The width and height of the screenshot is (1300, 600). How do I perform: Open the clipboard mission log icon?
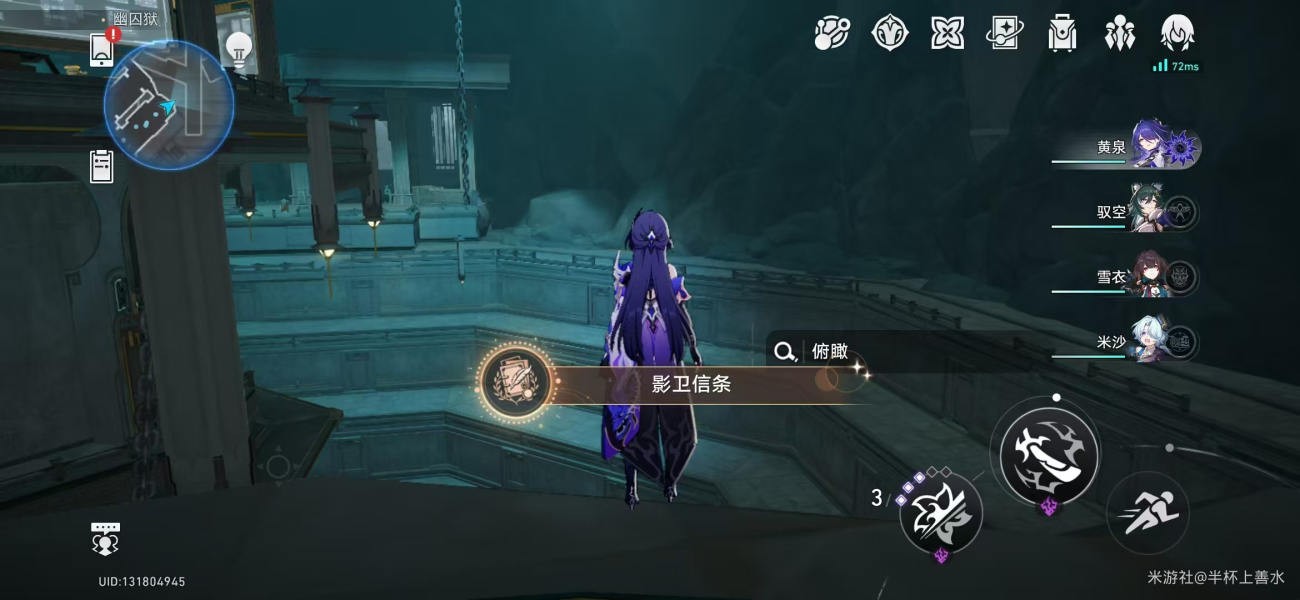point(102,165)
